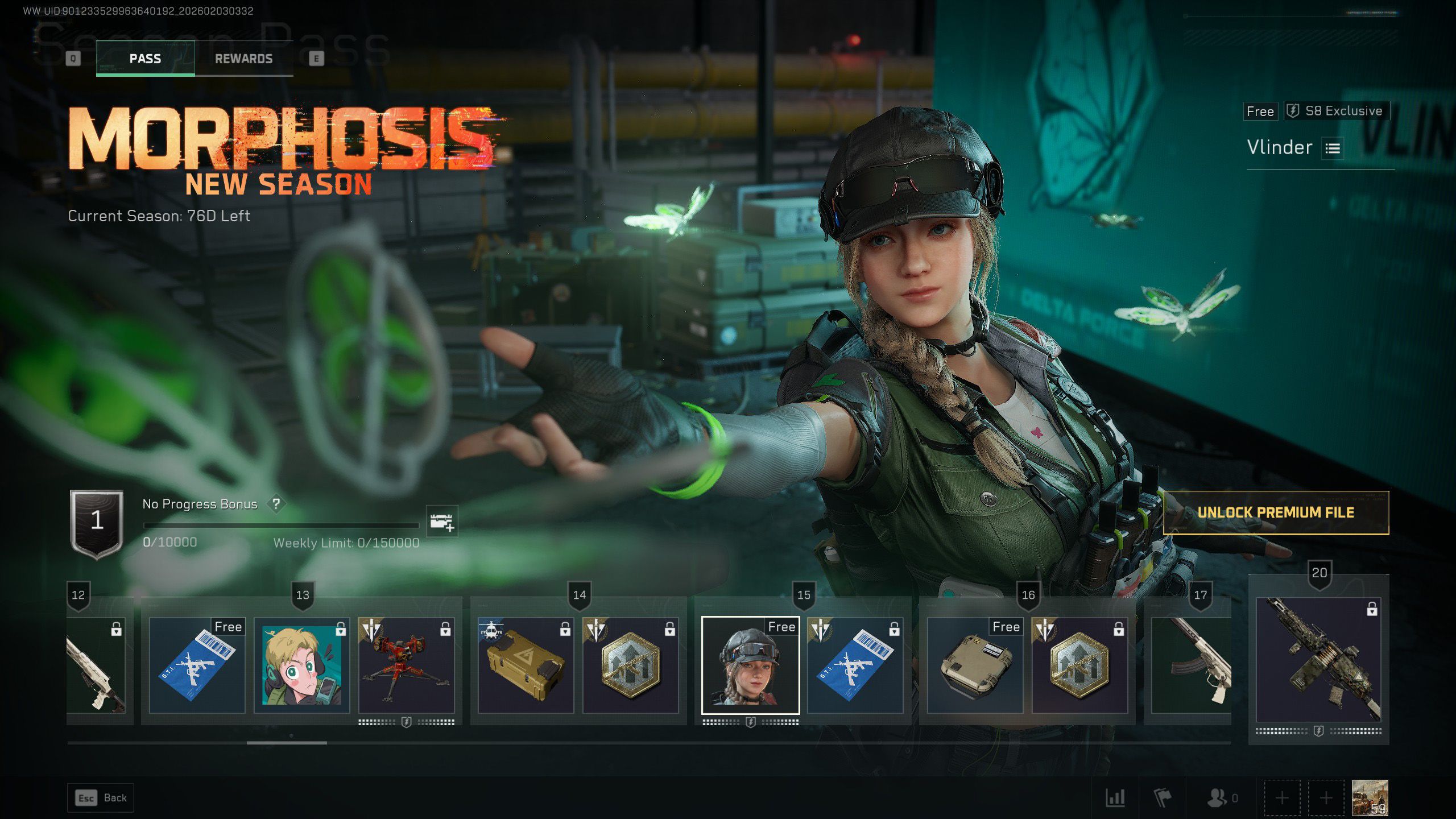Switch to the Rewards tab
1456x819 pixels.
(243, 59)
